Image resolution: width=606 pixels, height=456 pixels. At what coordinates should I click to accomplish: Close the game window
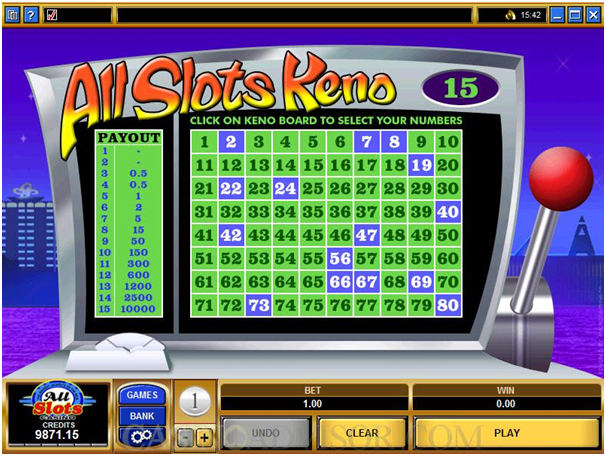[x=594, y=15]
